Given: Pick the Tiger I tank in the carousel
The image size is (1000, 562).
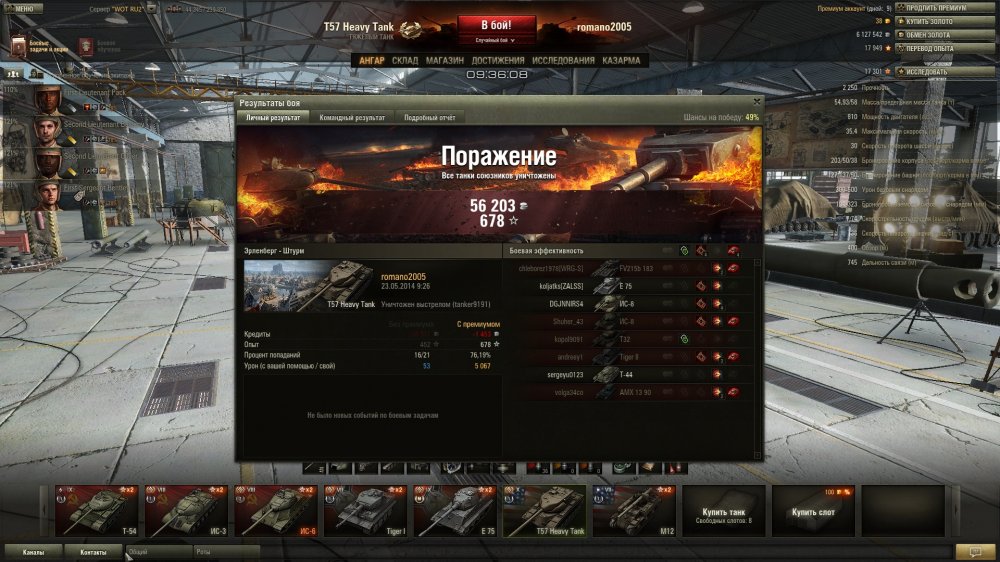Looking at the screenshot, I should pyautogui.click(x=363, y=510).
